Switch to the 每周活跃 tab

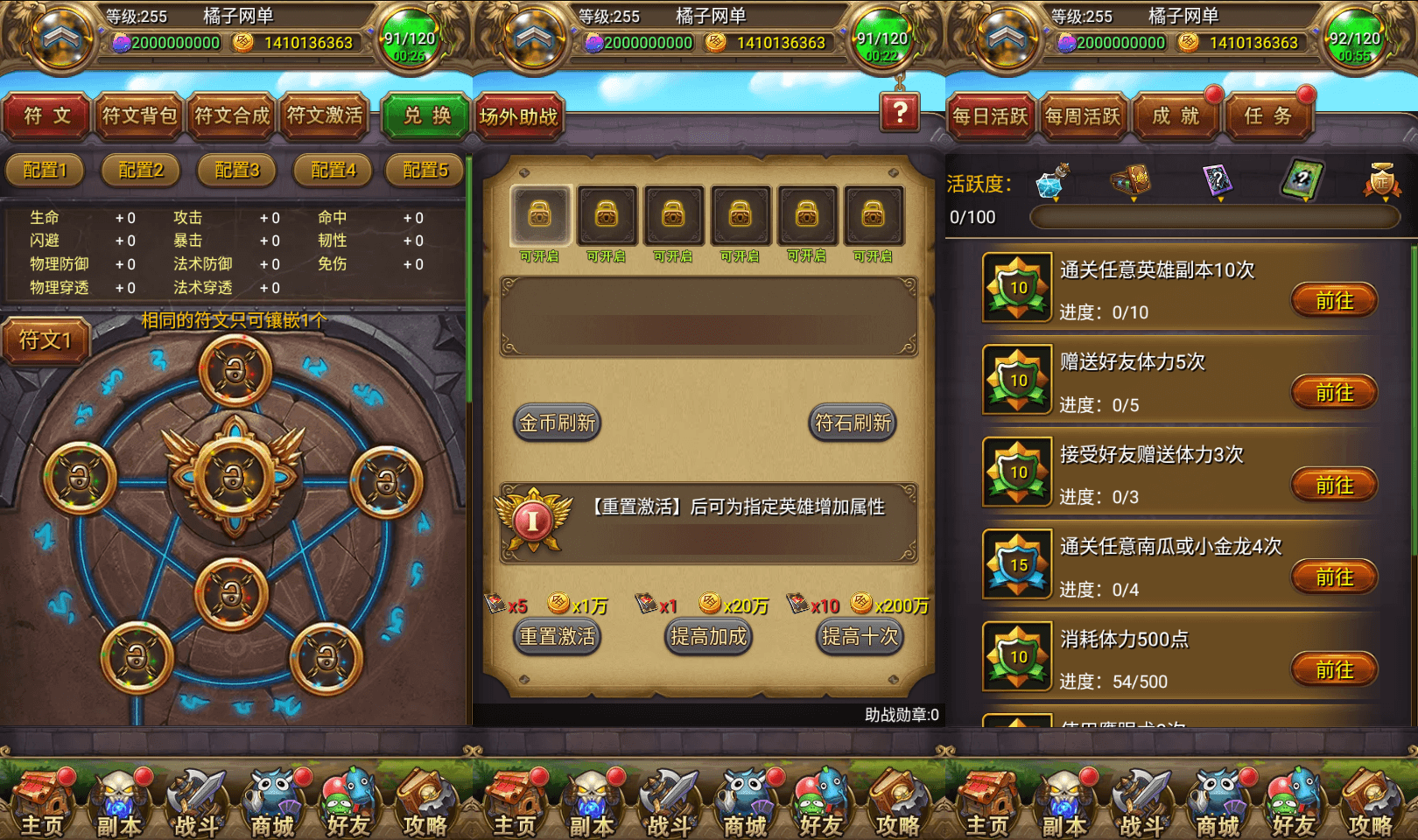coord(1083,115)
